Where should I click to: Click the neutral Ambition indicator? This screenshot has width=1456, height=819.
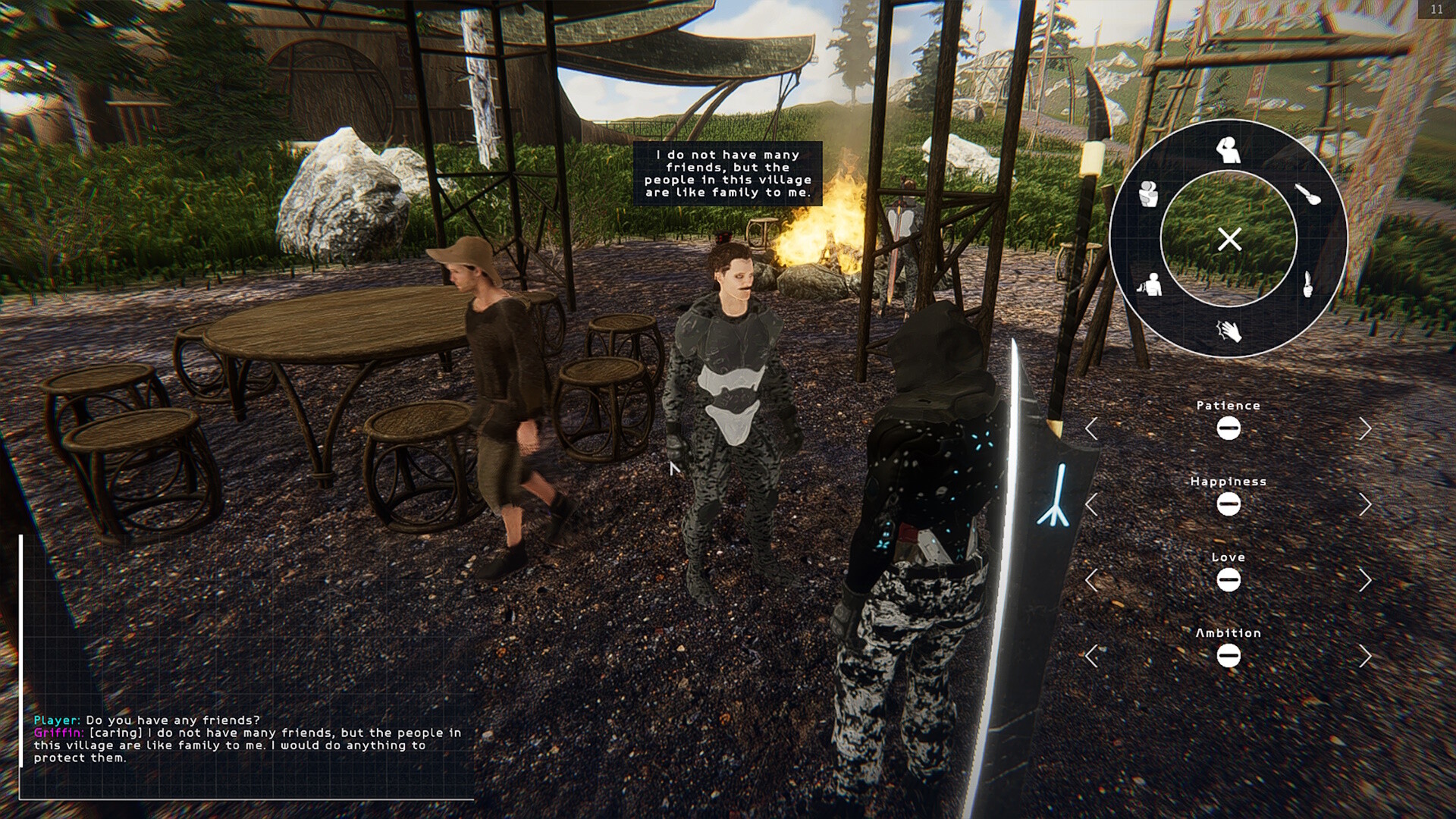1229,654
